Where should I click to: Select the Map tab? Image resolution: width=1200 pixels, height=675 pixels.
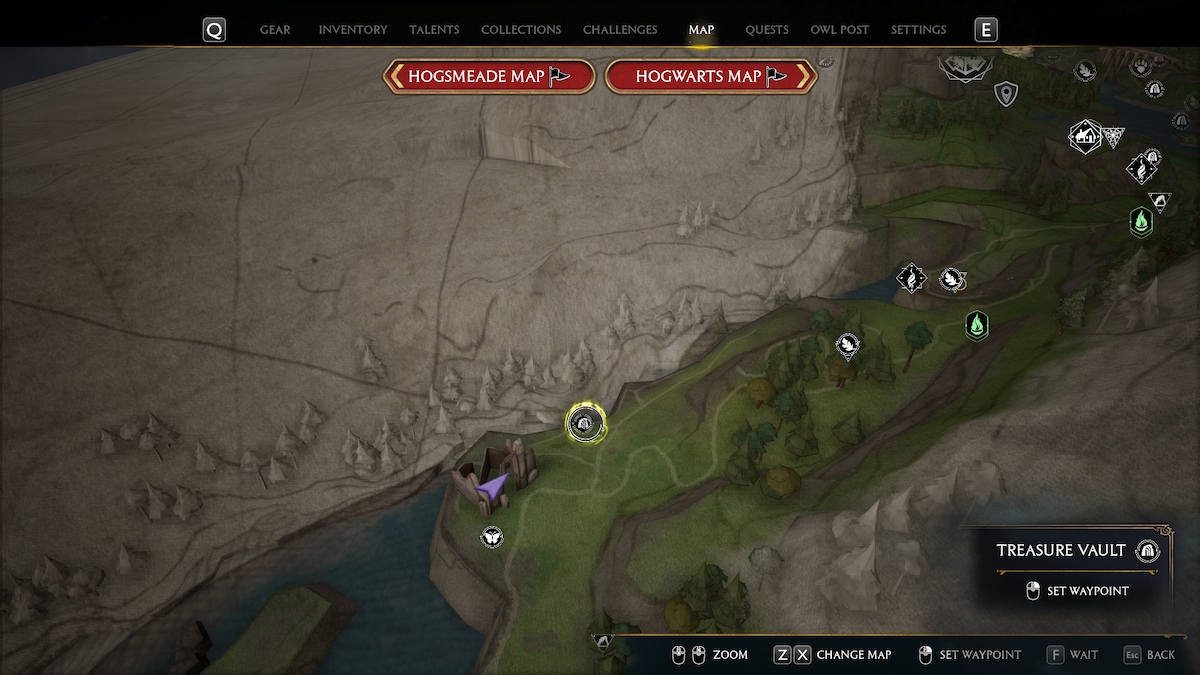(701, 30)
